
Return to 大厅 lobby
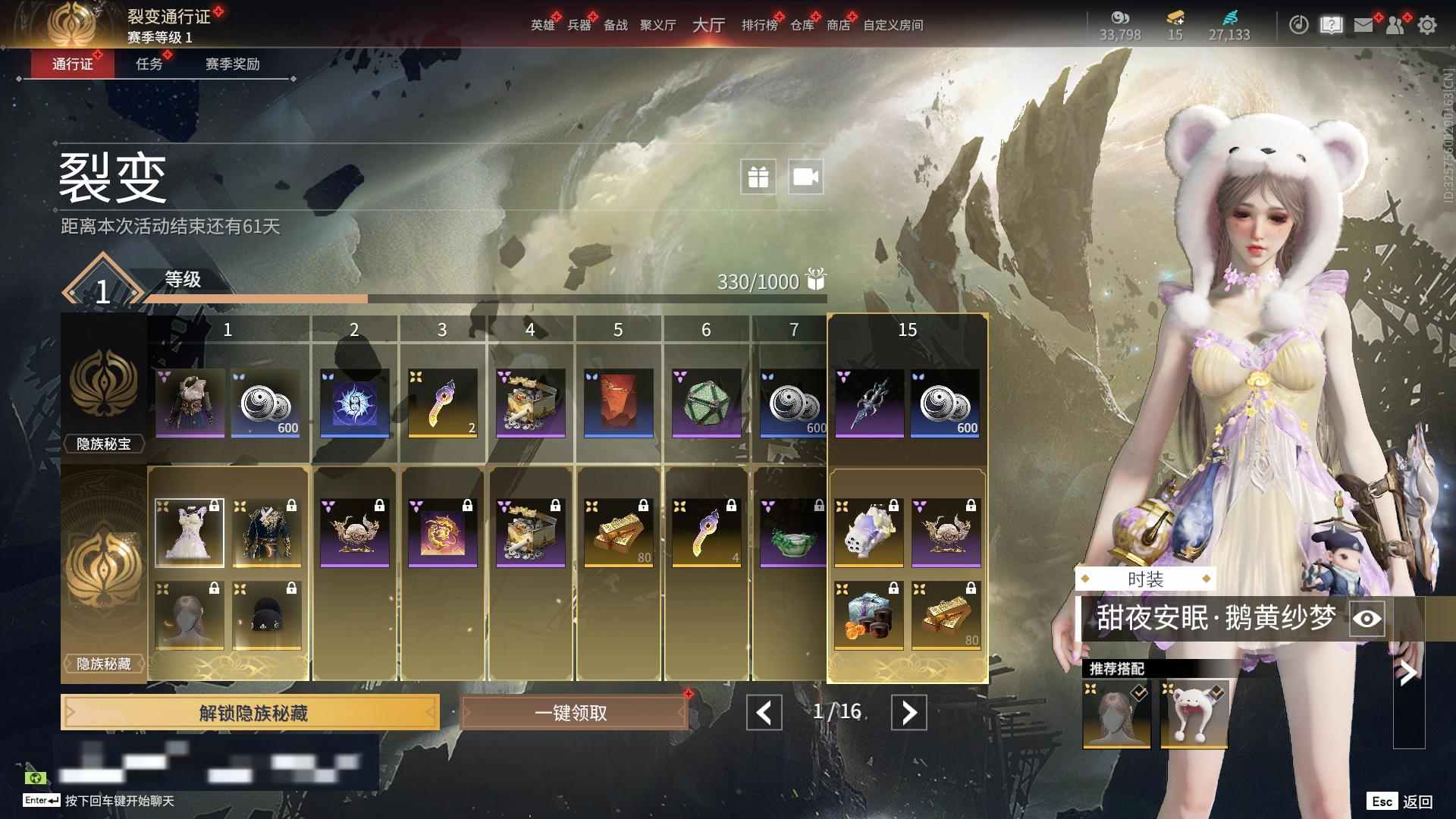pyautogui.click(x=708, y=25)
